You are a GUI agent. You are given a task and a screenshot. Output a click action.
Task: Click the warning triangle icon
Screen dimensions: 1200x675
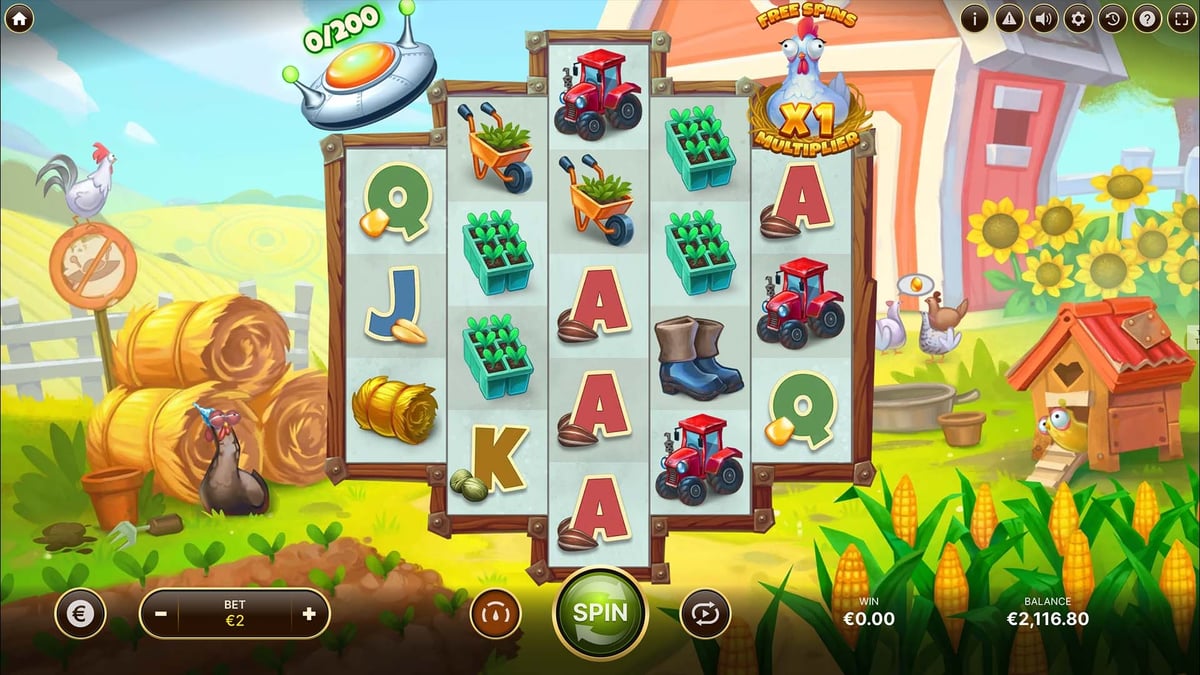point(1009,18)
